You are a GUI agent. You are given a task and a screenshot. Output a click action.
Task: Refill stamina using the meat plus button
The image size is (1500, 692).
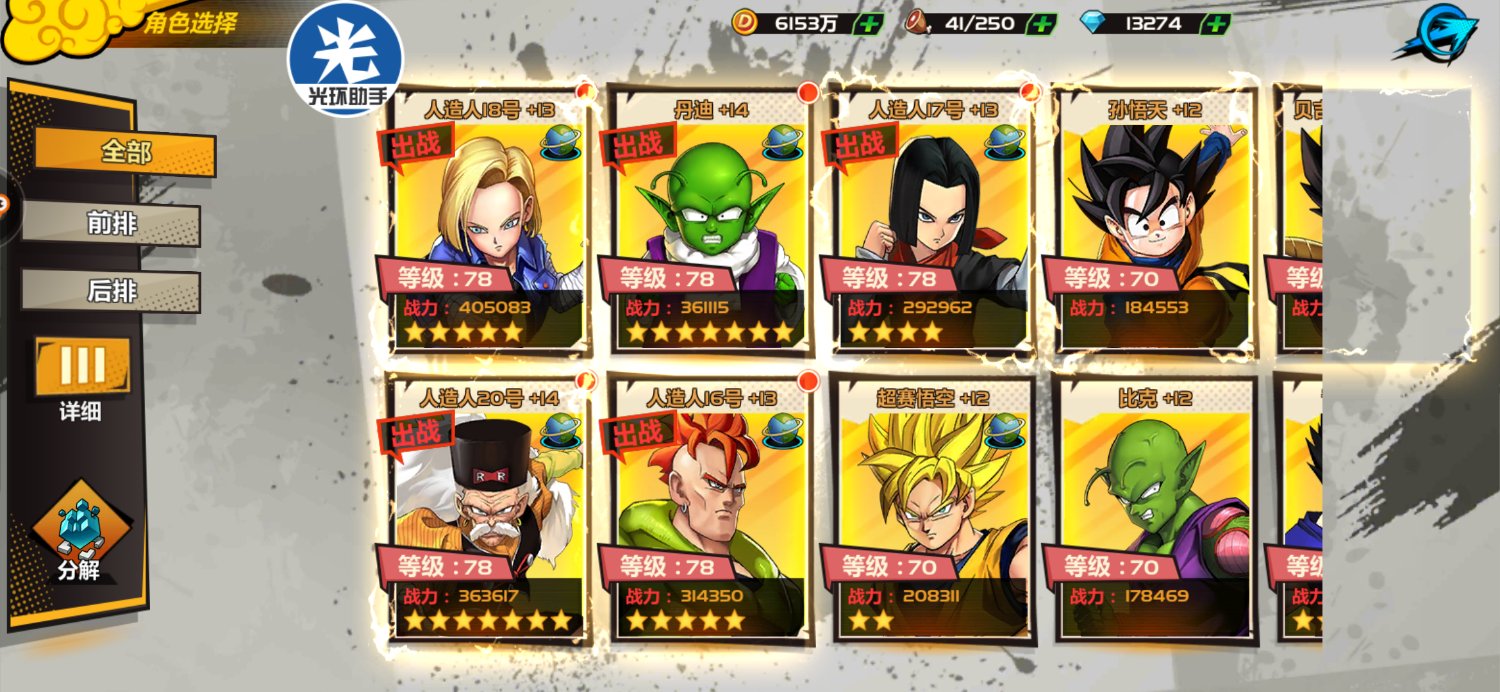click(x=1042, y=24)
